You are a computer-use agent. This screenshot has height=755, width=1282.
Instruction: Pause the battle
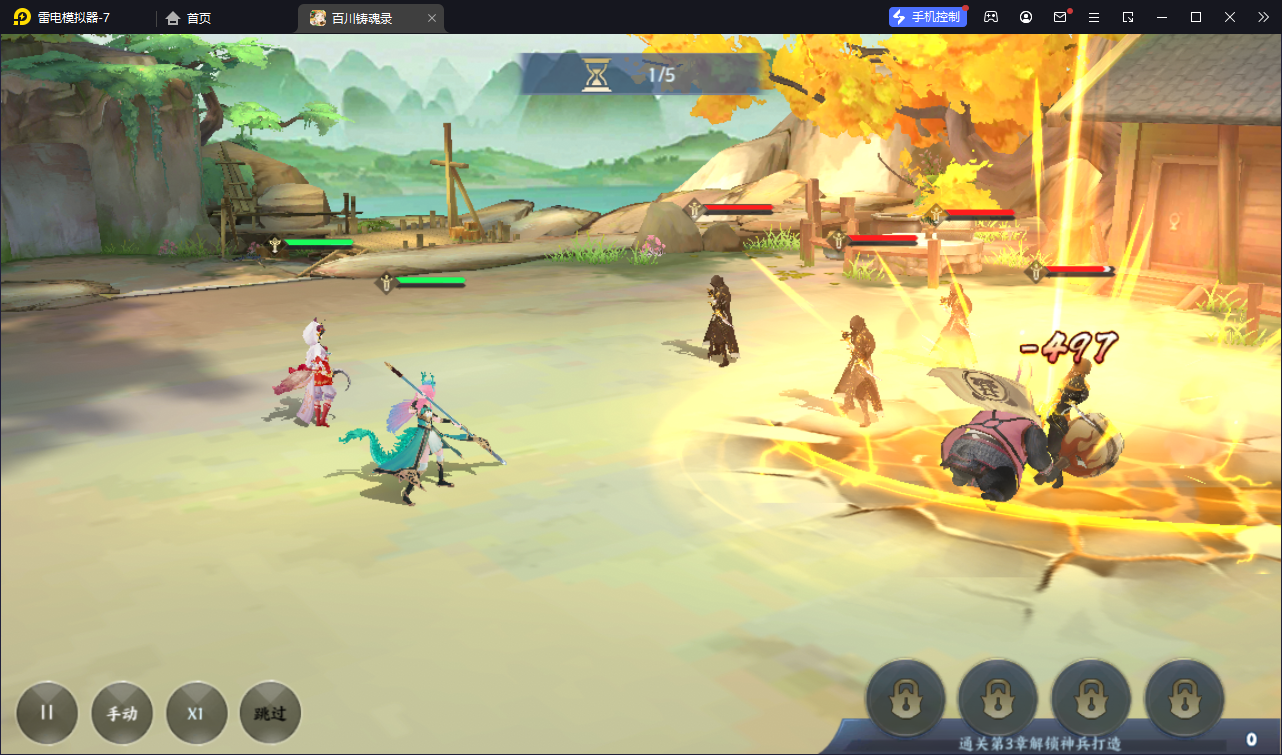47,713
